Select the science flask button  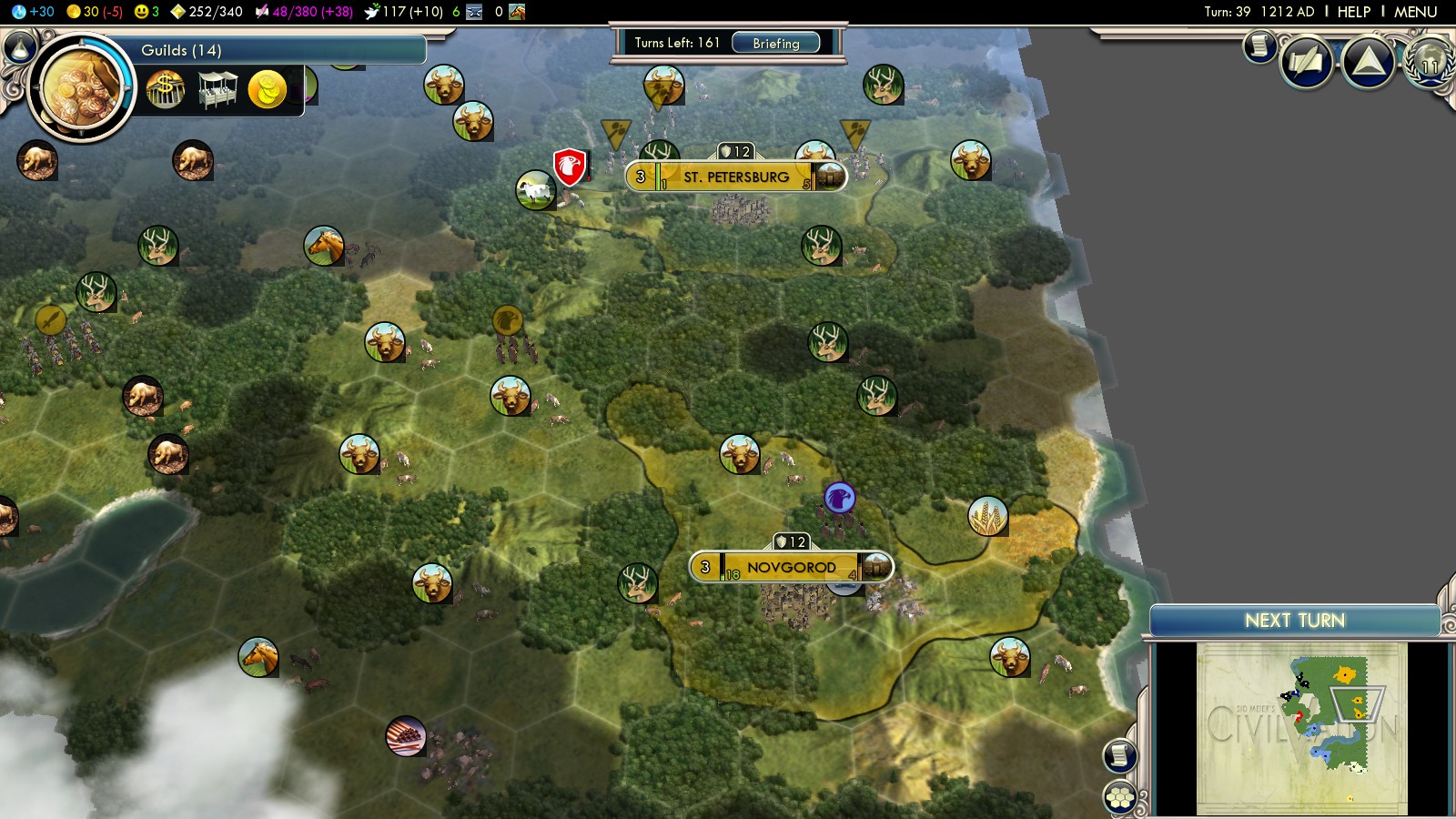[x=20, y=45]
